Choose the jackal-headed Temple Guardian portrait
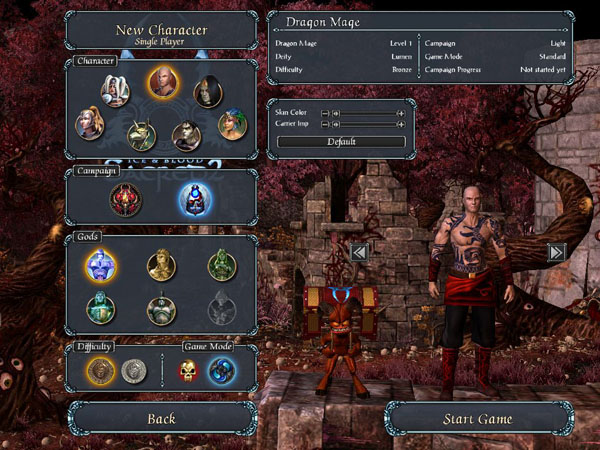 coord(140,134)
